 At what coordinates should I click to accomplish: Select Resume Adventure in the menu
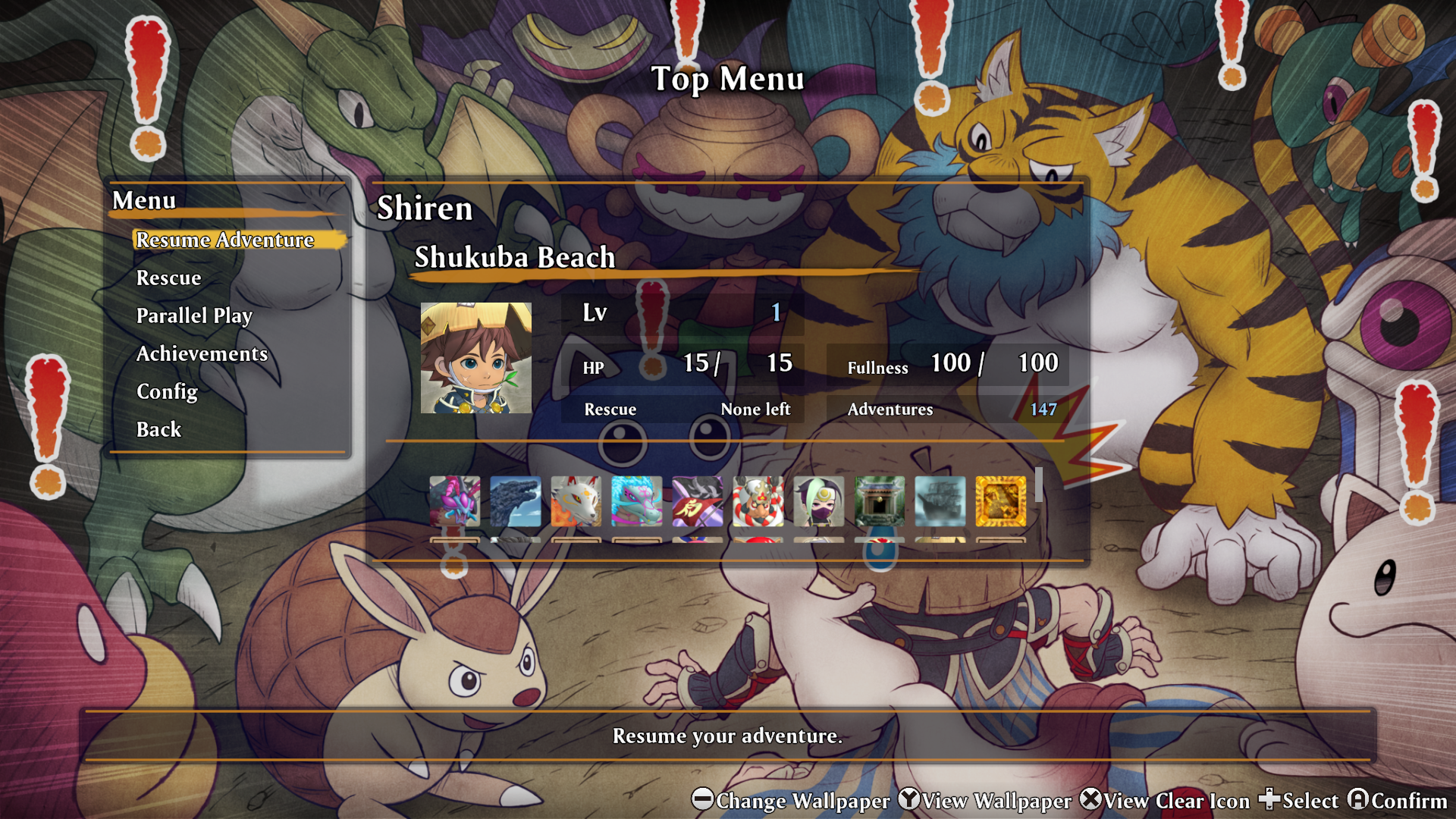(x=224, y=240)
